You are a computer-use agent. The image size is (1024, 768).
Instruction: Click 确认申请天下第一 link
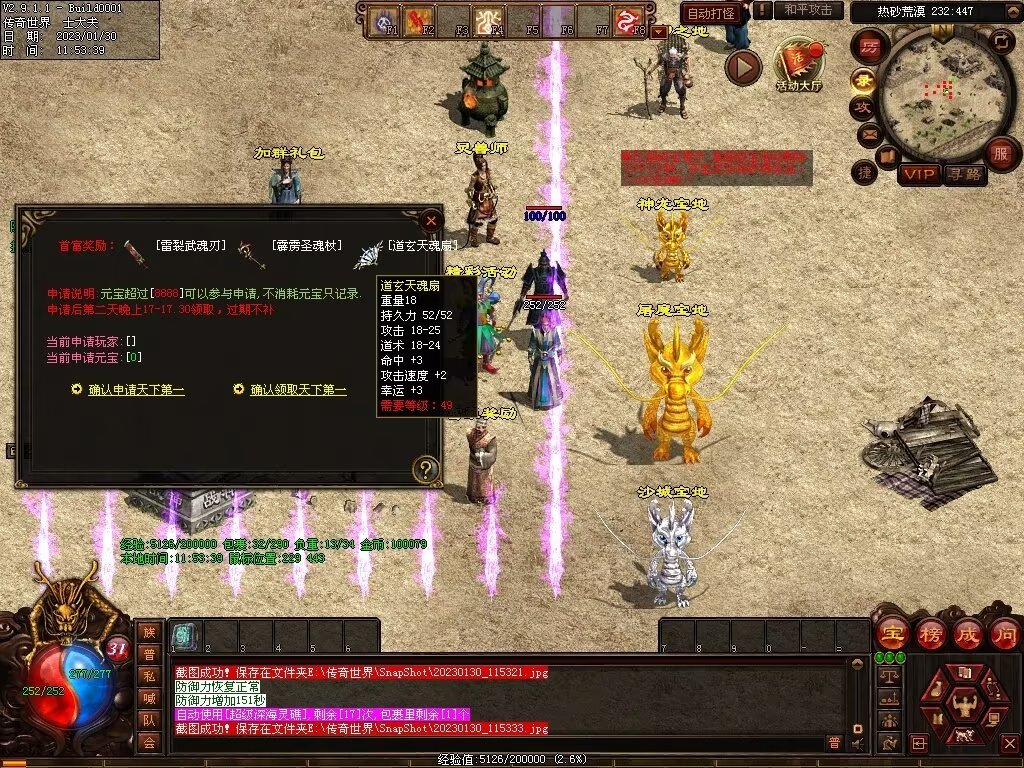136,390
